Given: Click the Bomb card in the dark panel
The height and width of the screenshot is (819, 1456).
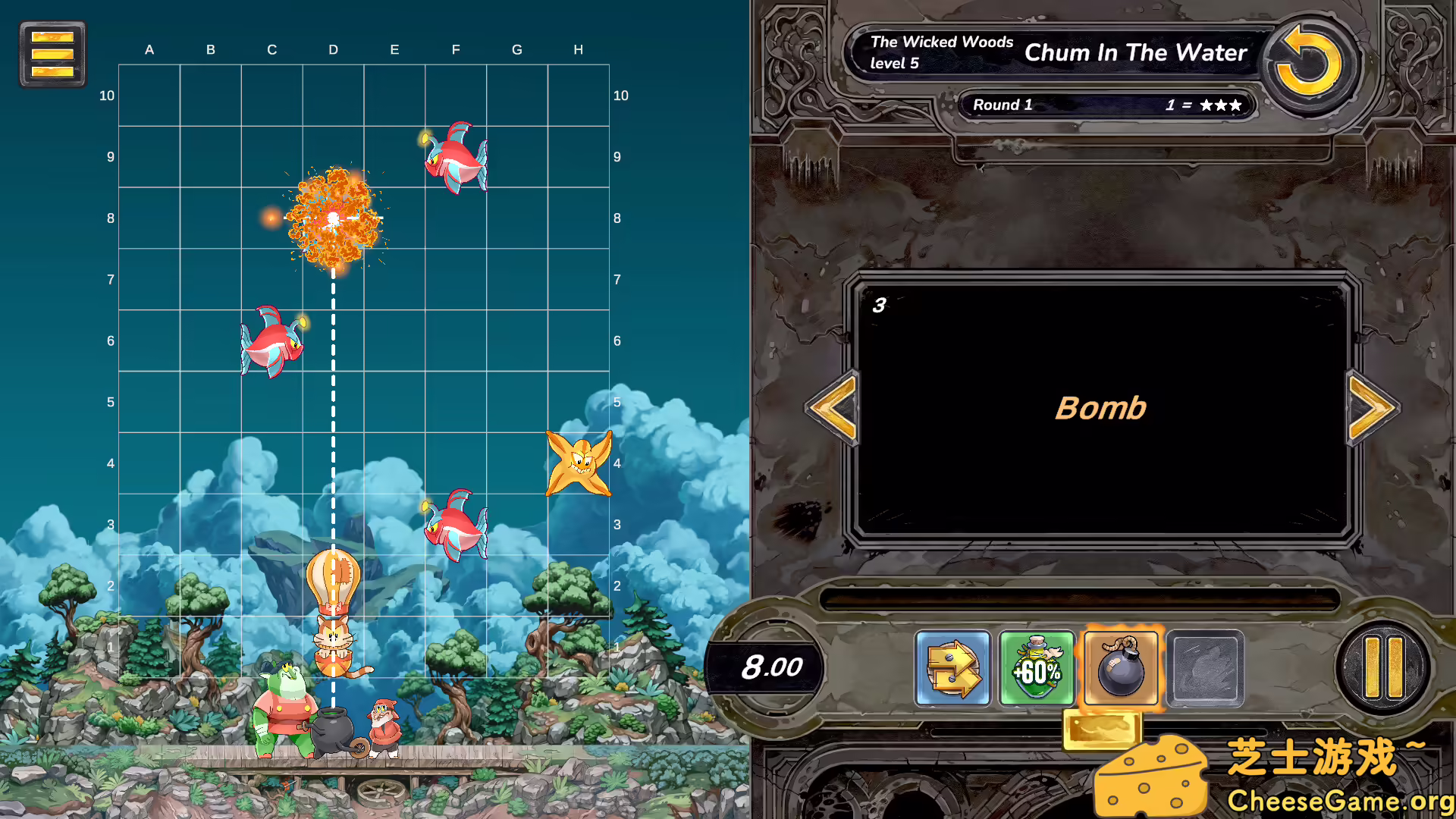Looking at the screenshot, I should tap(1100, 407).
